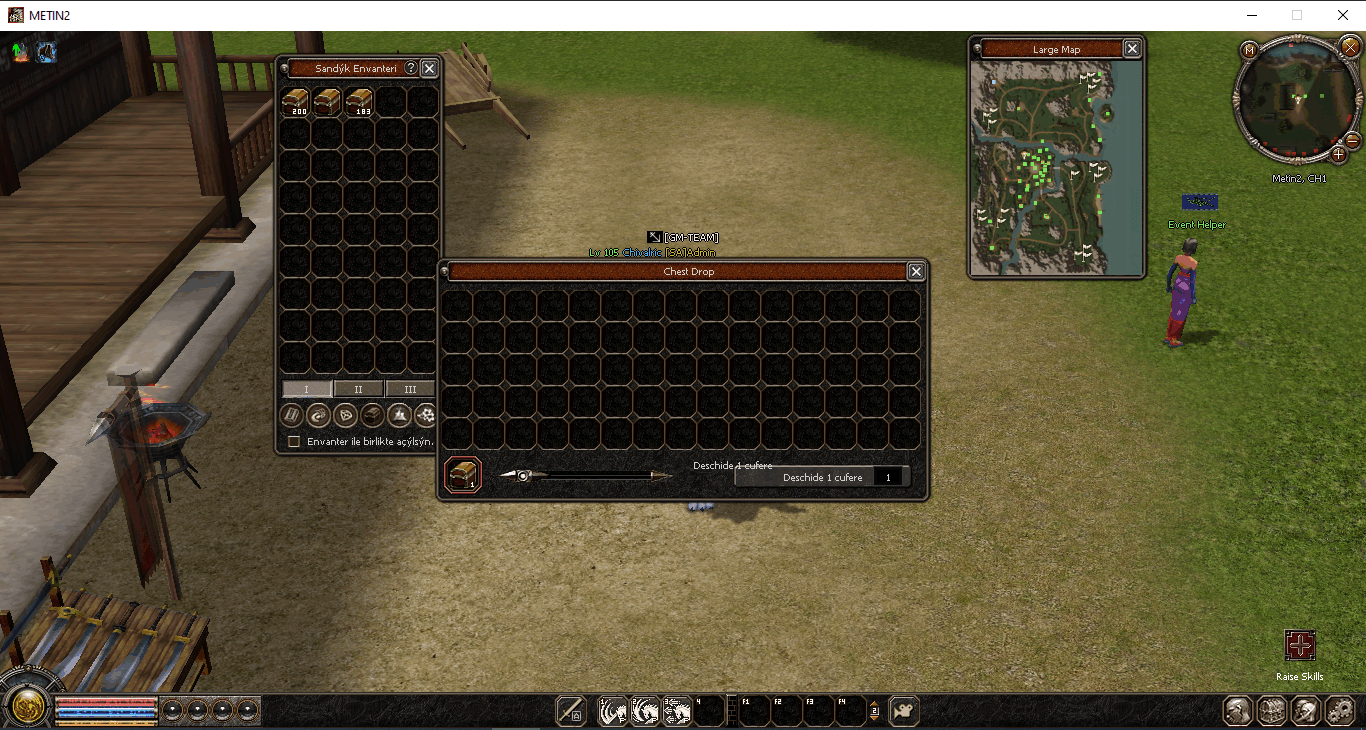Toggle the 'Envanter ile birlikte' checkbox

[294, 441]
